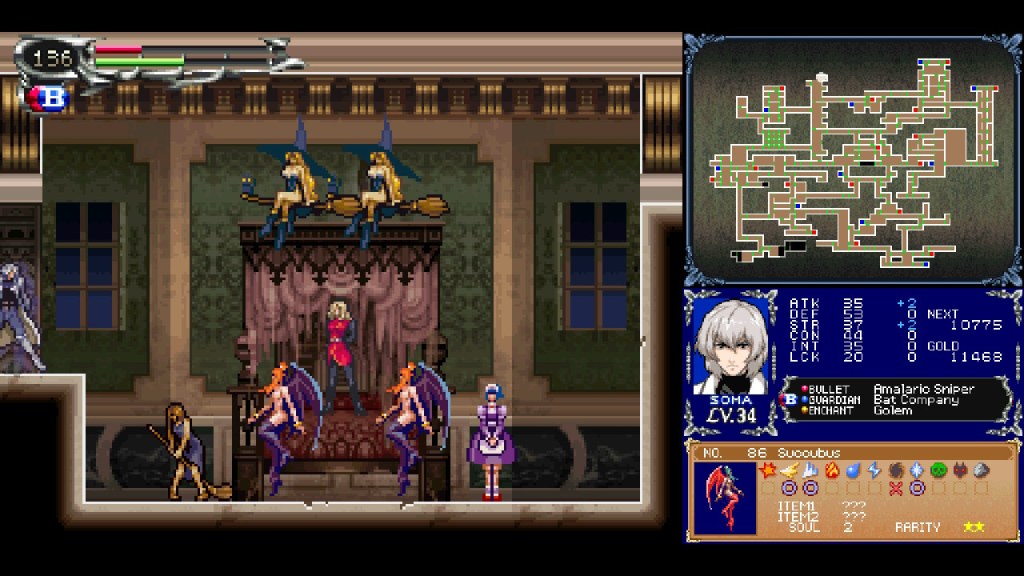Click the castle map display
This screenshot has width=1024, height=576.
[853, 160]
